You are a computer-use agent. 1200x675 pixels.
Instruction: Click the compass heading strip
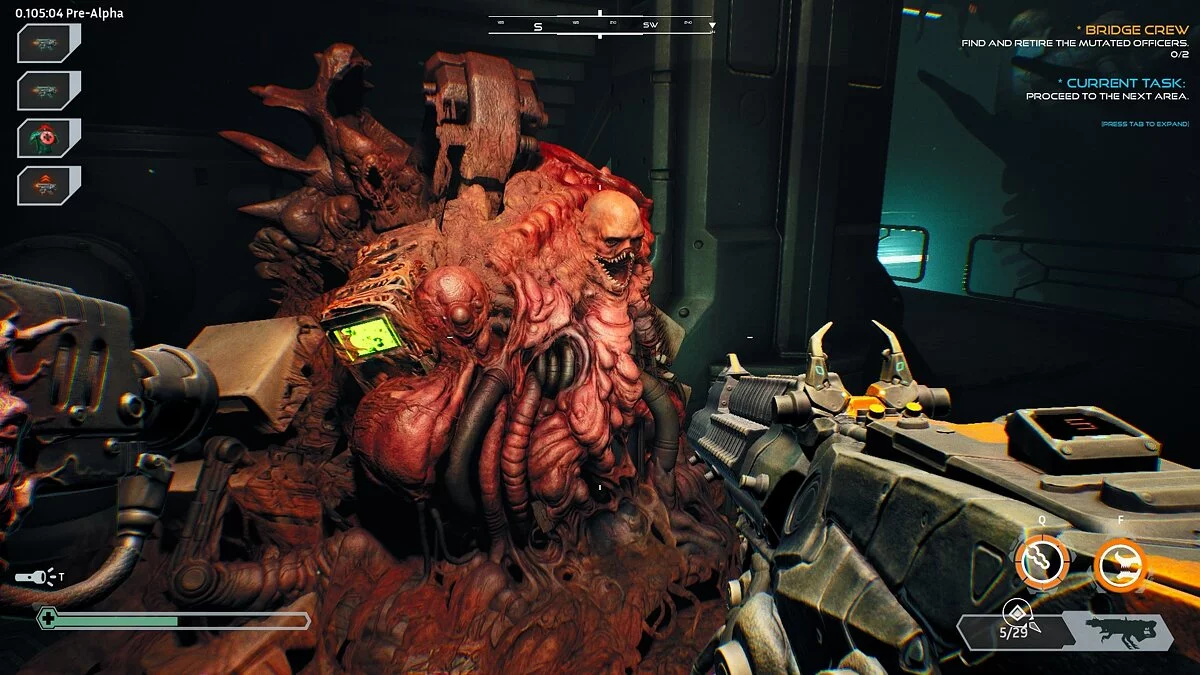point(600,25)
